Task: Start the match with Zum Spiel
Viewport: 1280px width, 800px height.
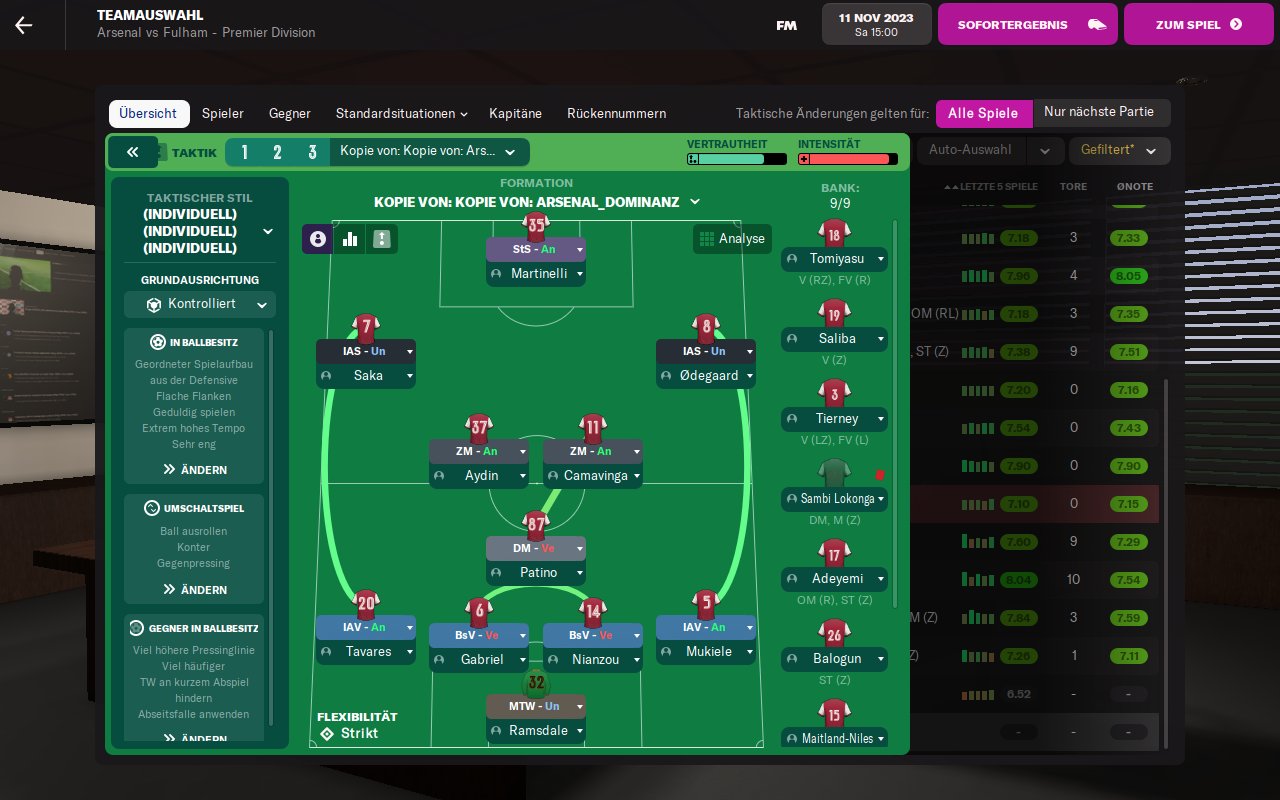Action: point(1198,25)
